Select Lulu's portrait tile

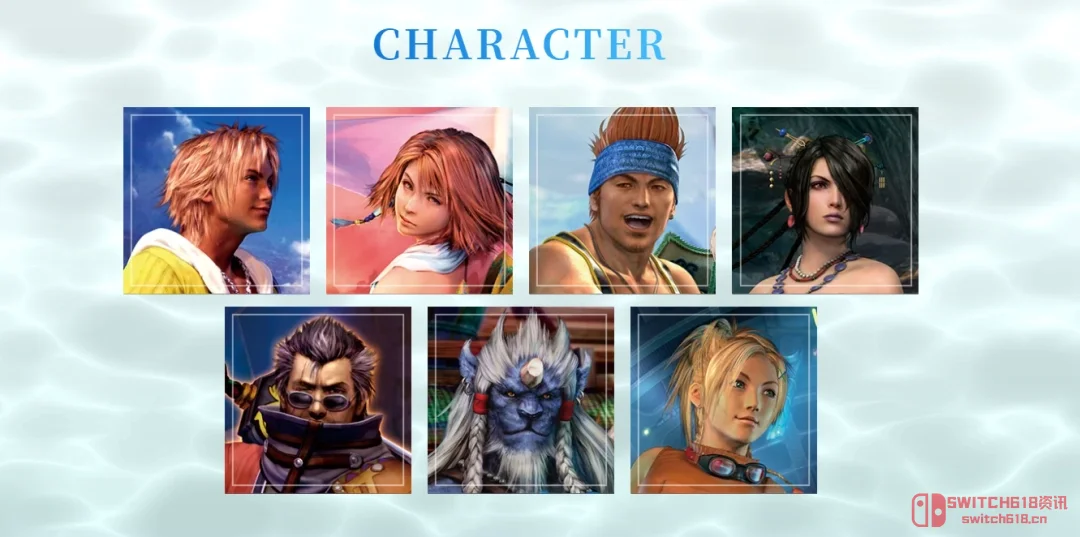click(825, 201)
